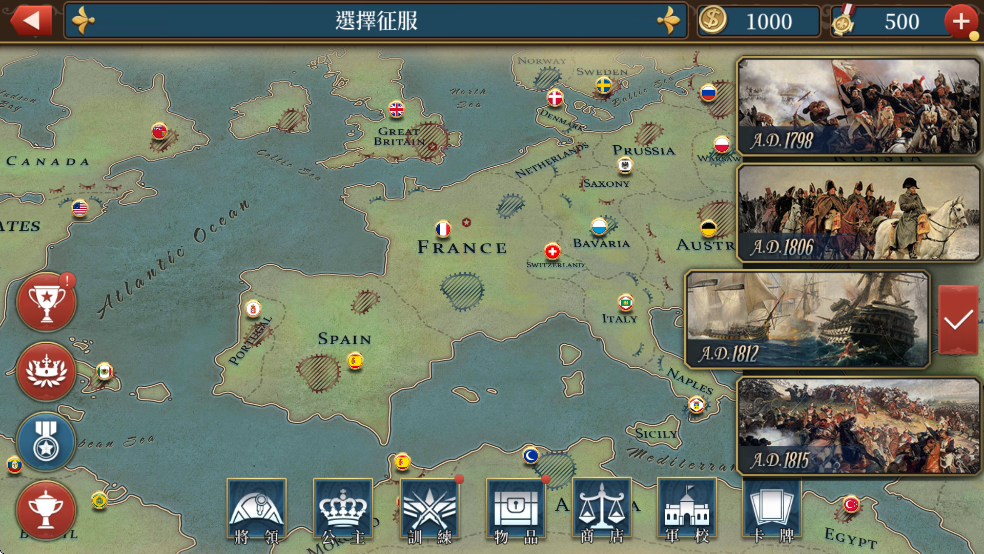This screenshot has width=984, height=554.
Task: Open the trophy button with the alert badge
Action: point(46,302)
